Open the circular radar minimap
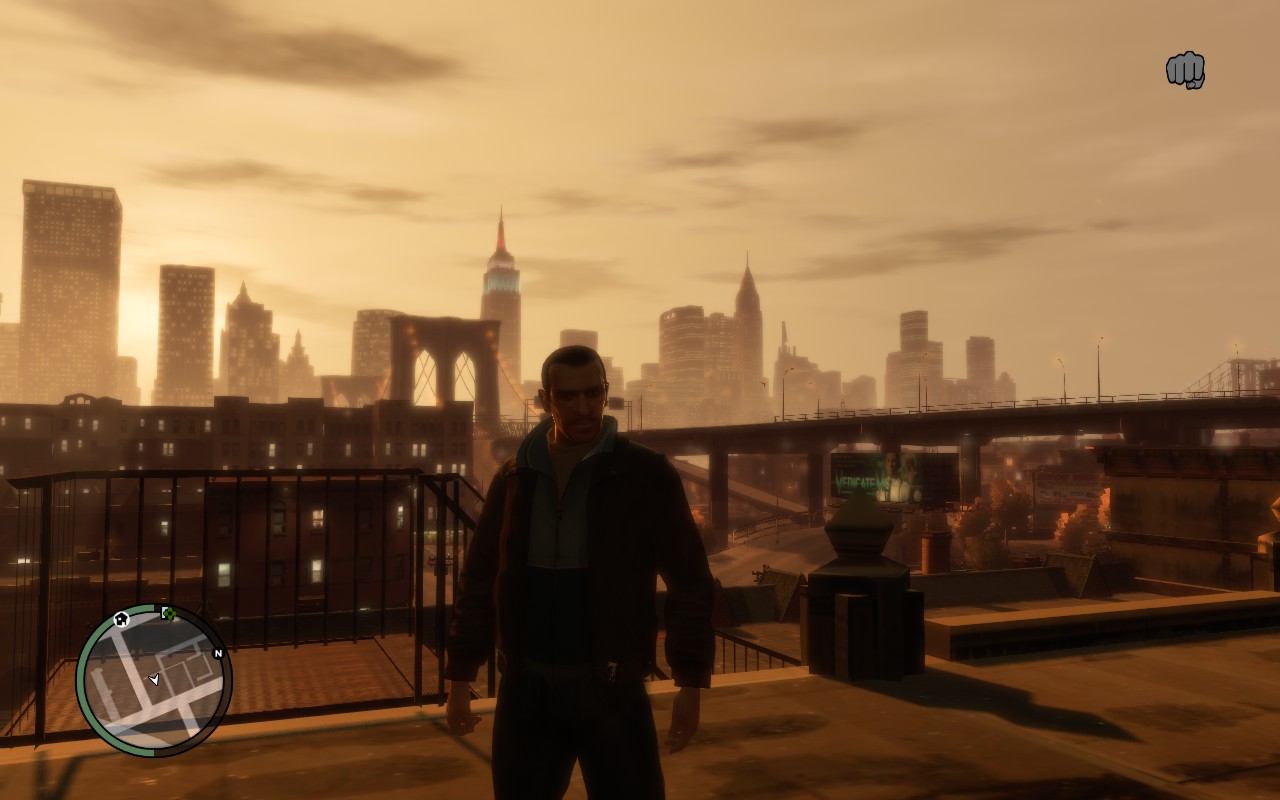This screenshot has height=800, width=1280. point(153,681)
